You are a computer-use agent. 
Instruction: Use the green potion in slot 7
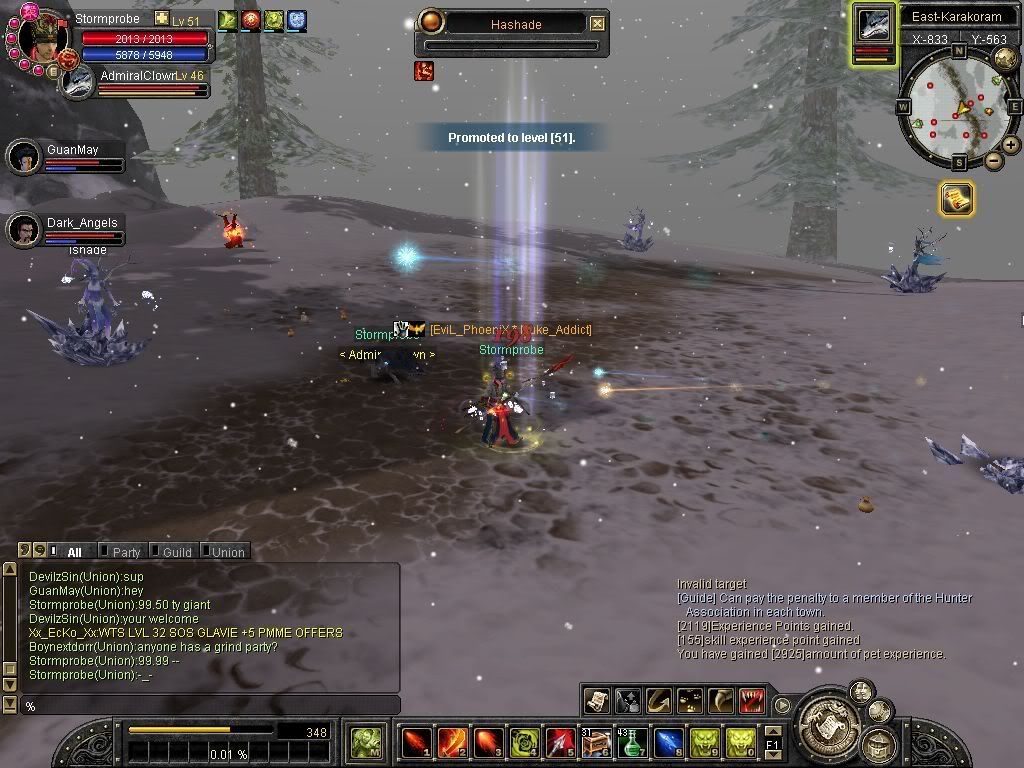coord(632,743)
